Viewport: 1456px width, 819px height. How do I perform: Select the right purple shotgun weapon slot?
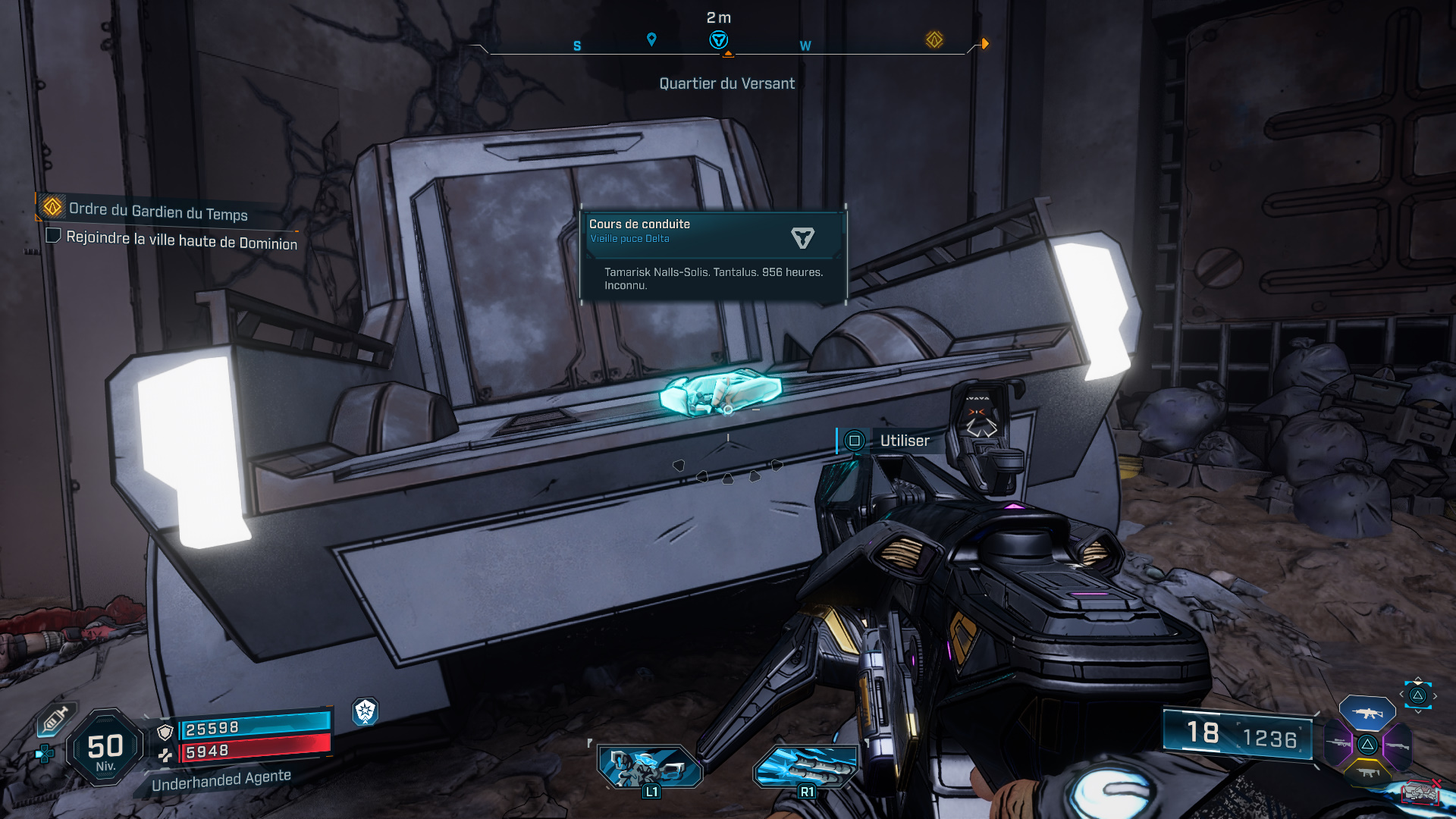coord(1397,745)
